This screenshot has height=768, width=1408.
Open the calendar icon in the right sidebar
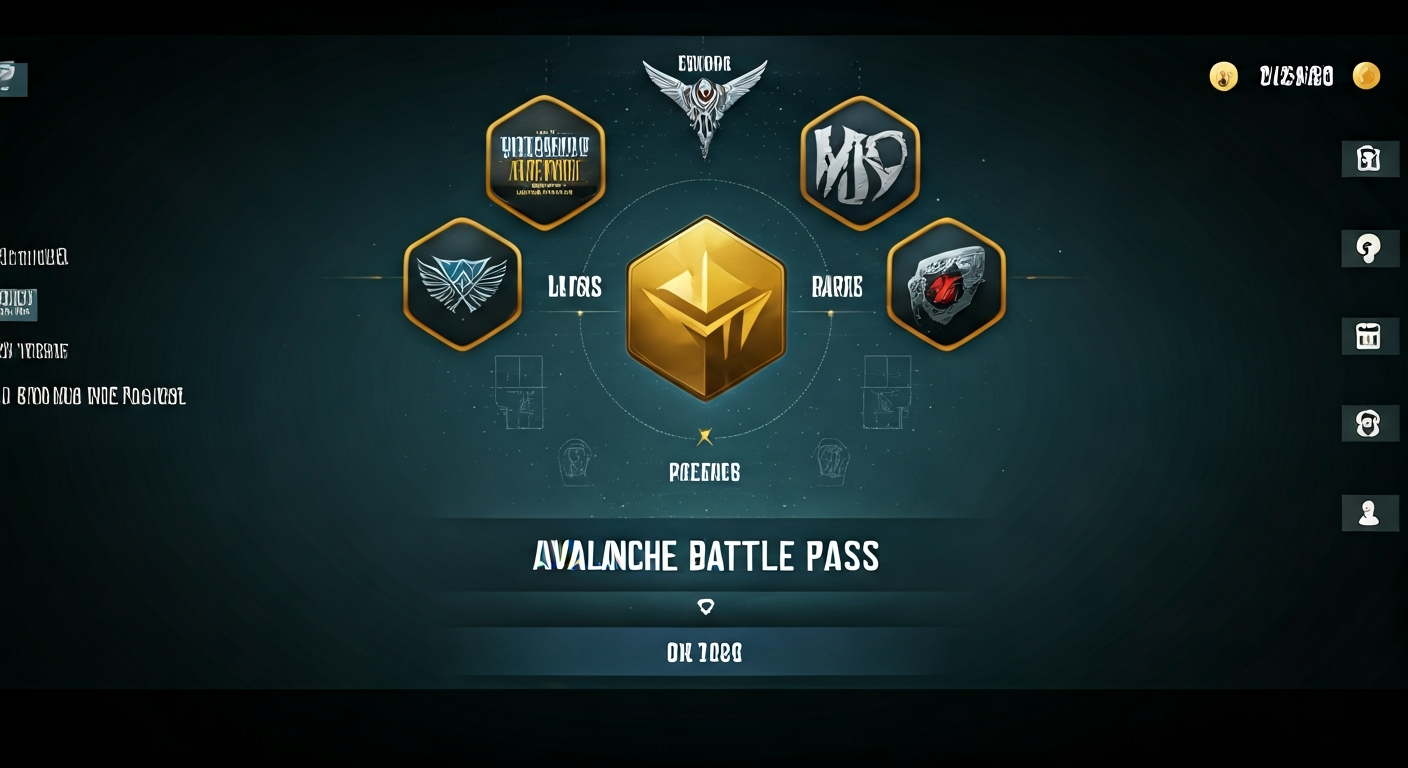[x=1370, y=337]
